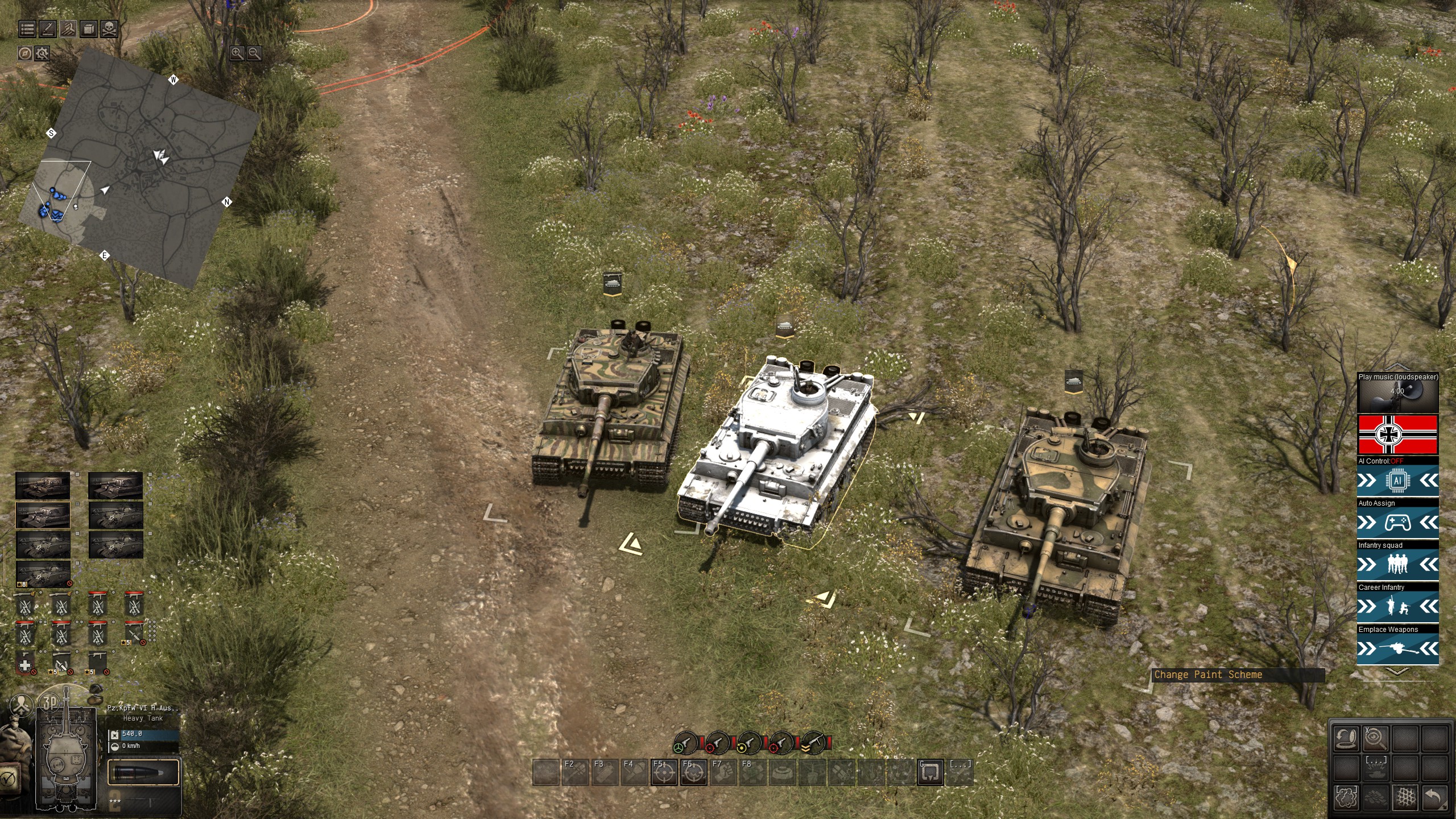Viewport: 1456px width, 819px height.
Task: Click the back arrow in command grid
Action: click(1434, 797)
